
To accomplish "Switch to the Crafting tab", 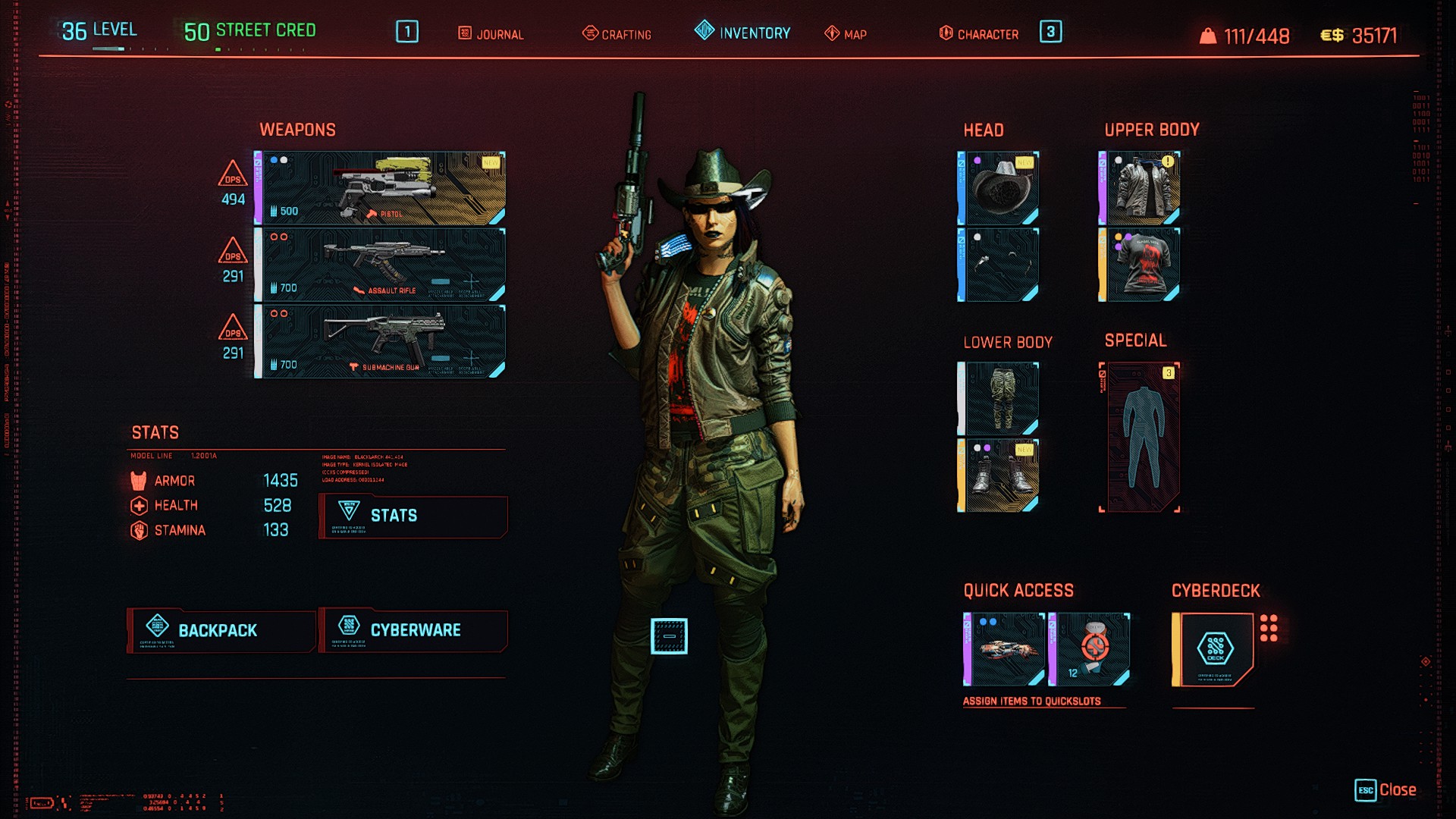I will pos(617,34).
